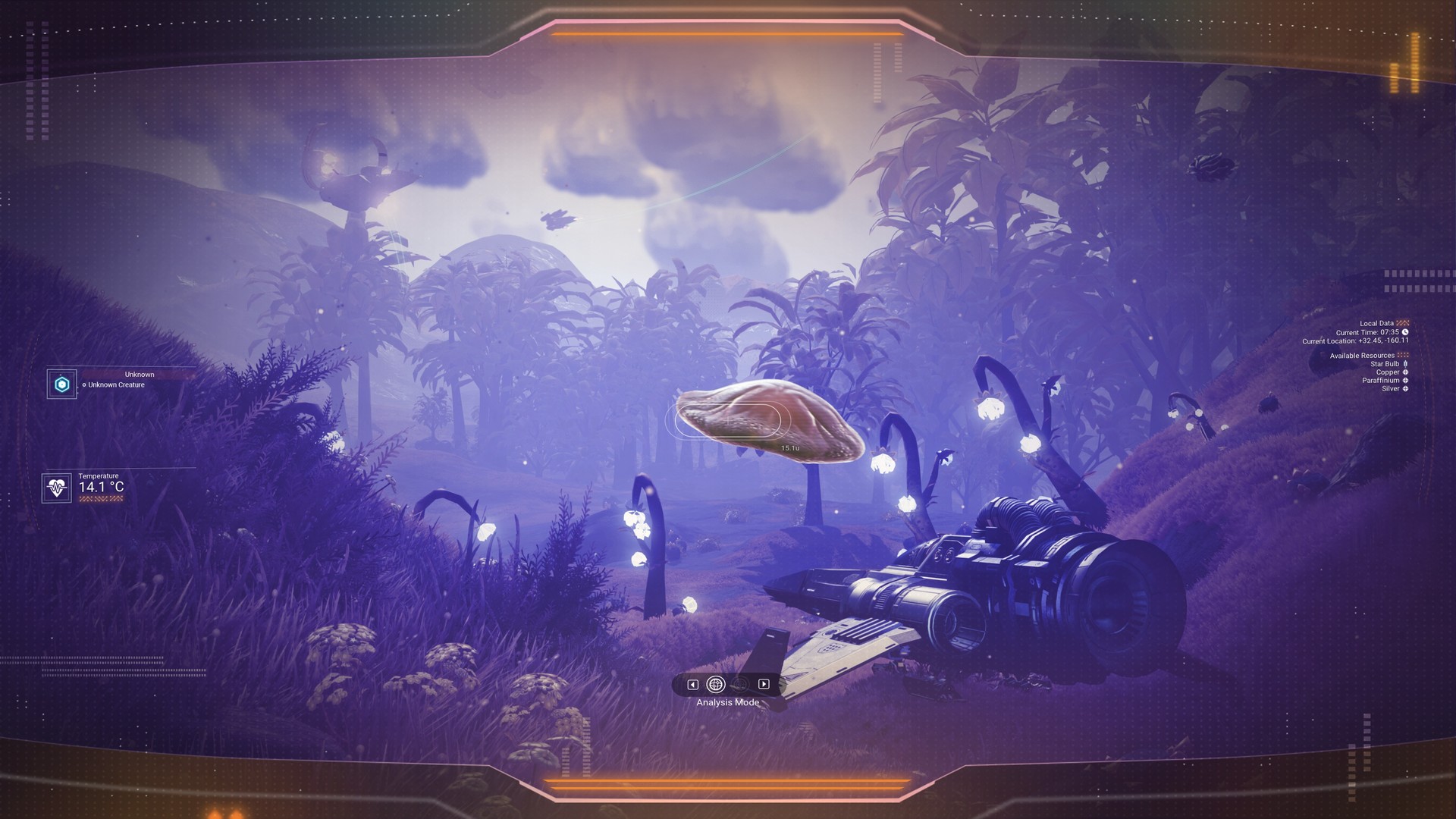Image resolution: width=1456 pixels, height=819 pixels.
Task: Activate the Analysis Mode selector pill
Action: click(x=728, y=685)
